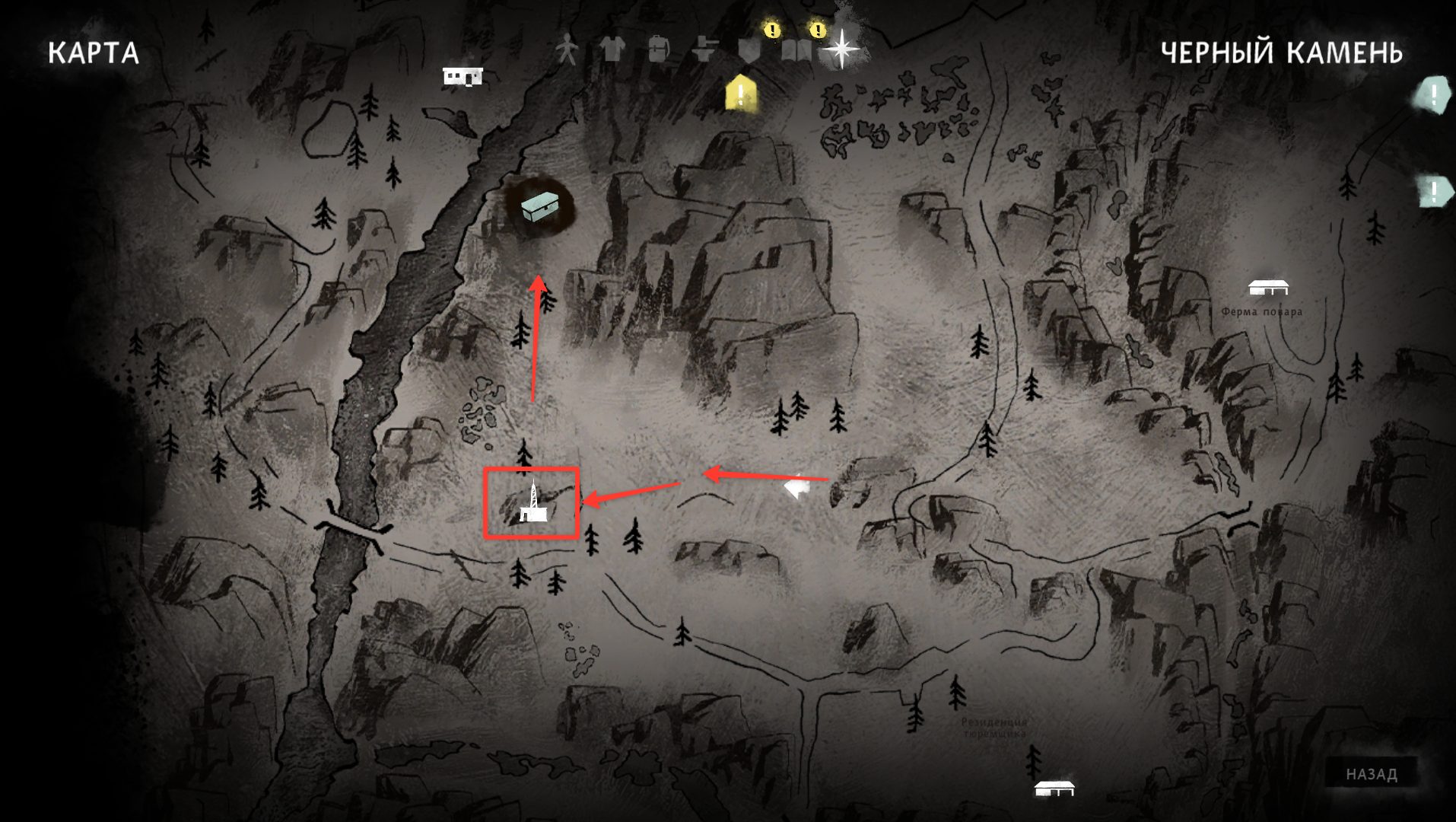Go back with the Назад button

point(1372,774)
